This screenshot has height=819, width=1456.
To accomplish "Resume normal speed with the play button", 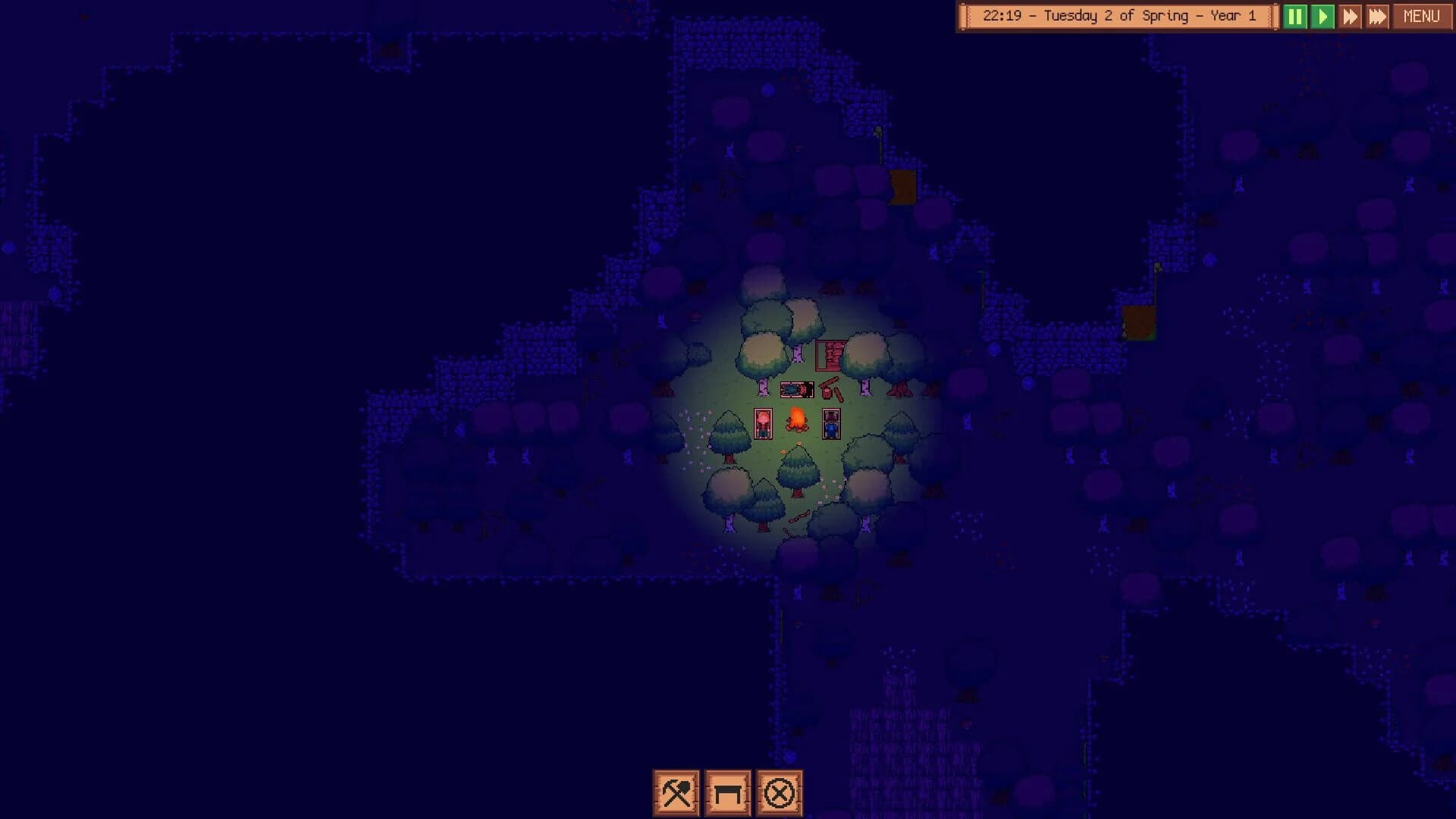I will click(1323, 16).
